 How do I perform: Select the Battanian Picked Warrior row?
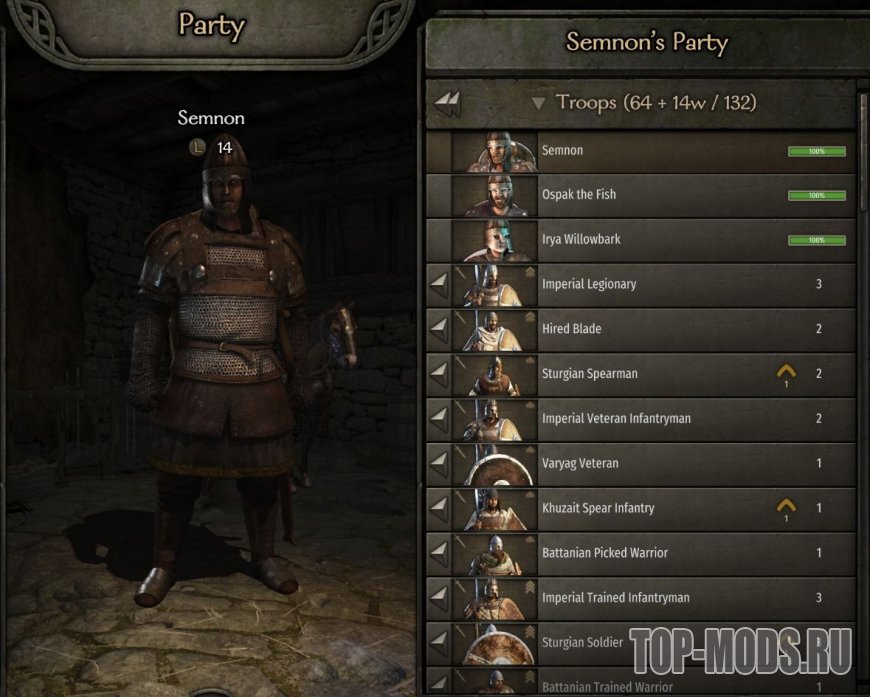coord(650,553)
